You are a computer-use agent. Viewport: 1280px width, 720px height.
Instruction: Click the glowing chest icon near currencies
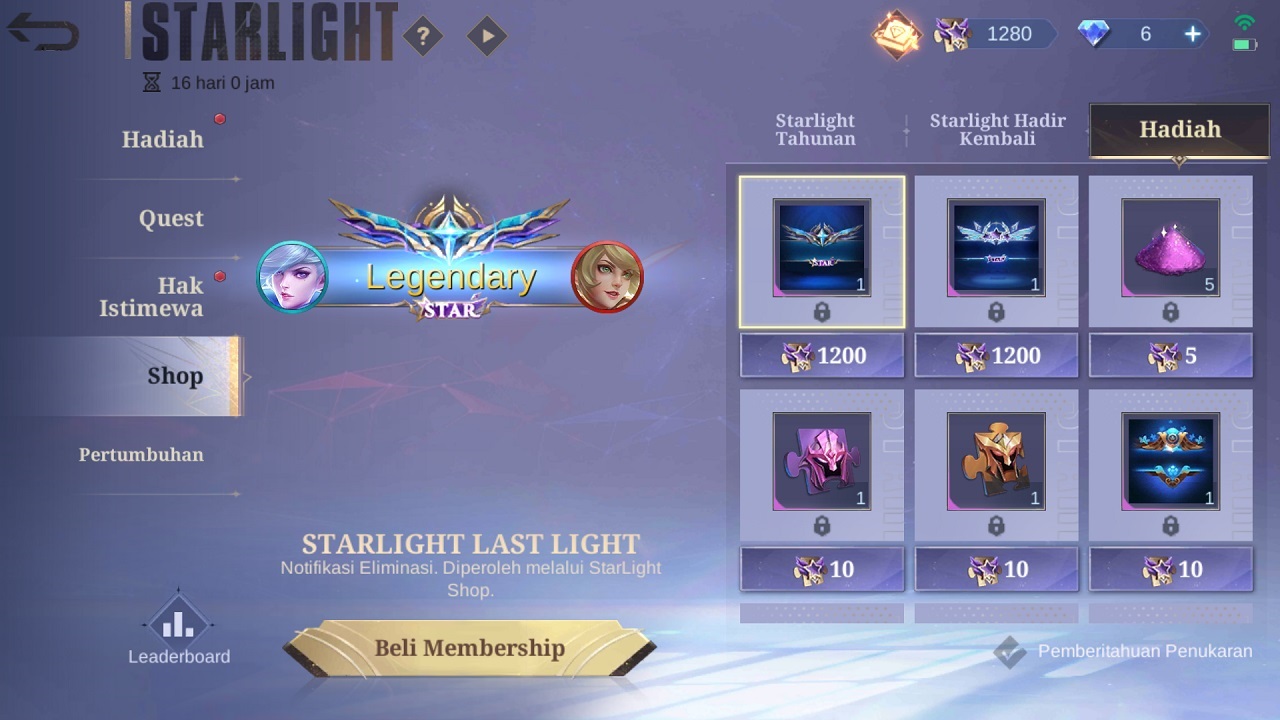(896, 36)
